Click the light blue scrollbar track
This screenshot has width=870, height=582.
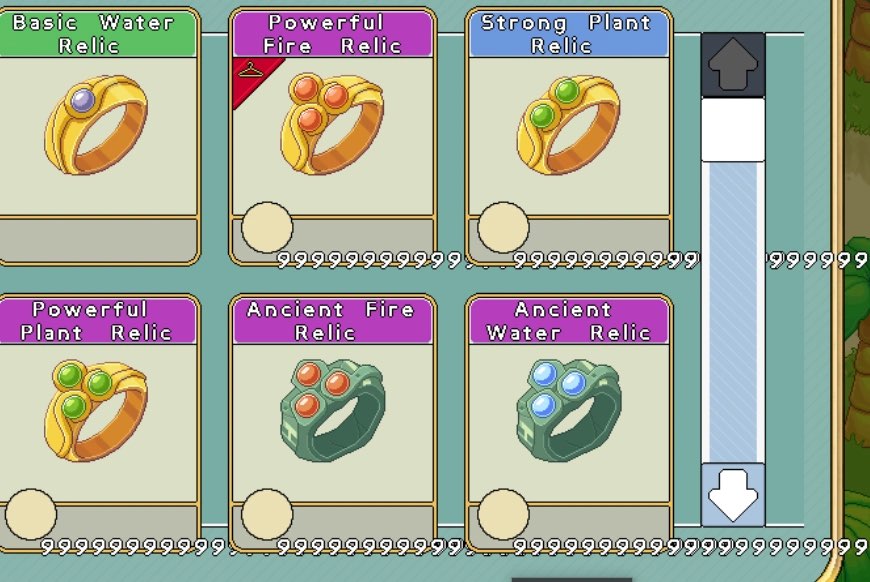733,310
